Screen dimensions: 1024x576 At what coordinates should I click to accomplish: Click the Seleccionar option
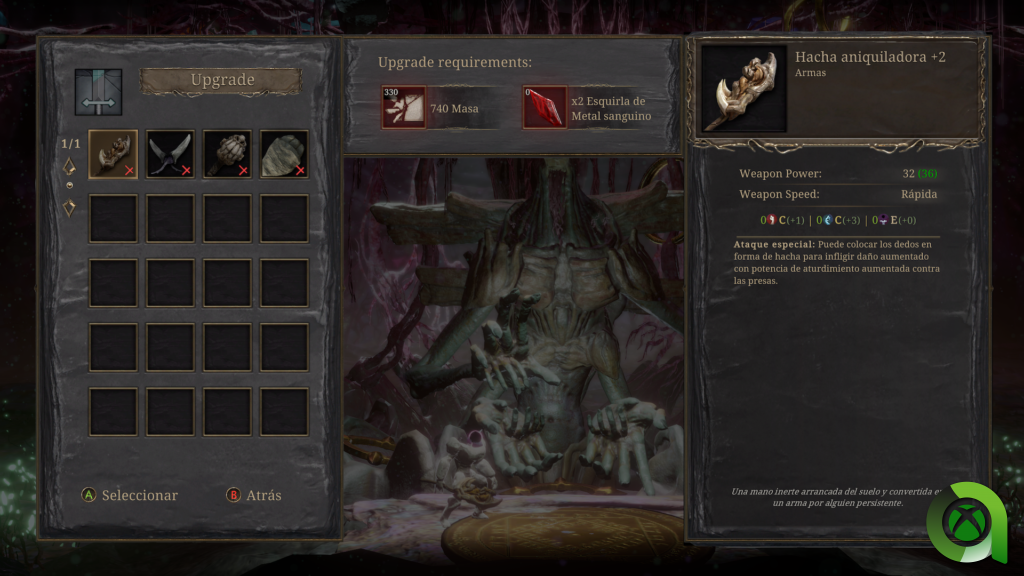click(130, 495)
